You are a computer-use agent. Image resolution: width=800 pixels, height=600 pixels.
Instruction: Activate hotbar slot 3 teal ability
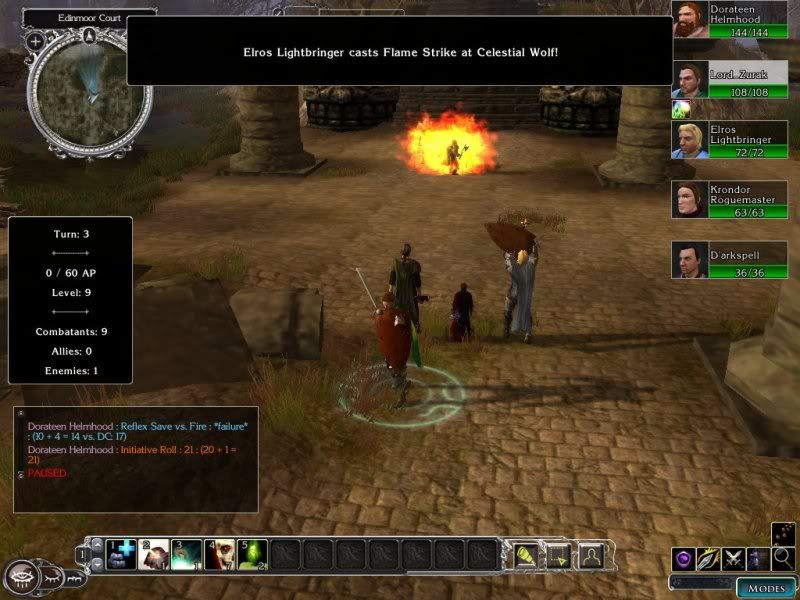tap(186, 553)
